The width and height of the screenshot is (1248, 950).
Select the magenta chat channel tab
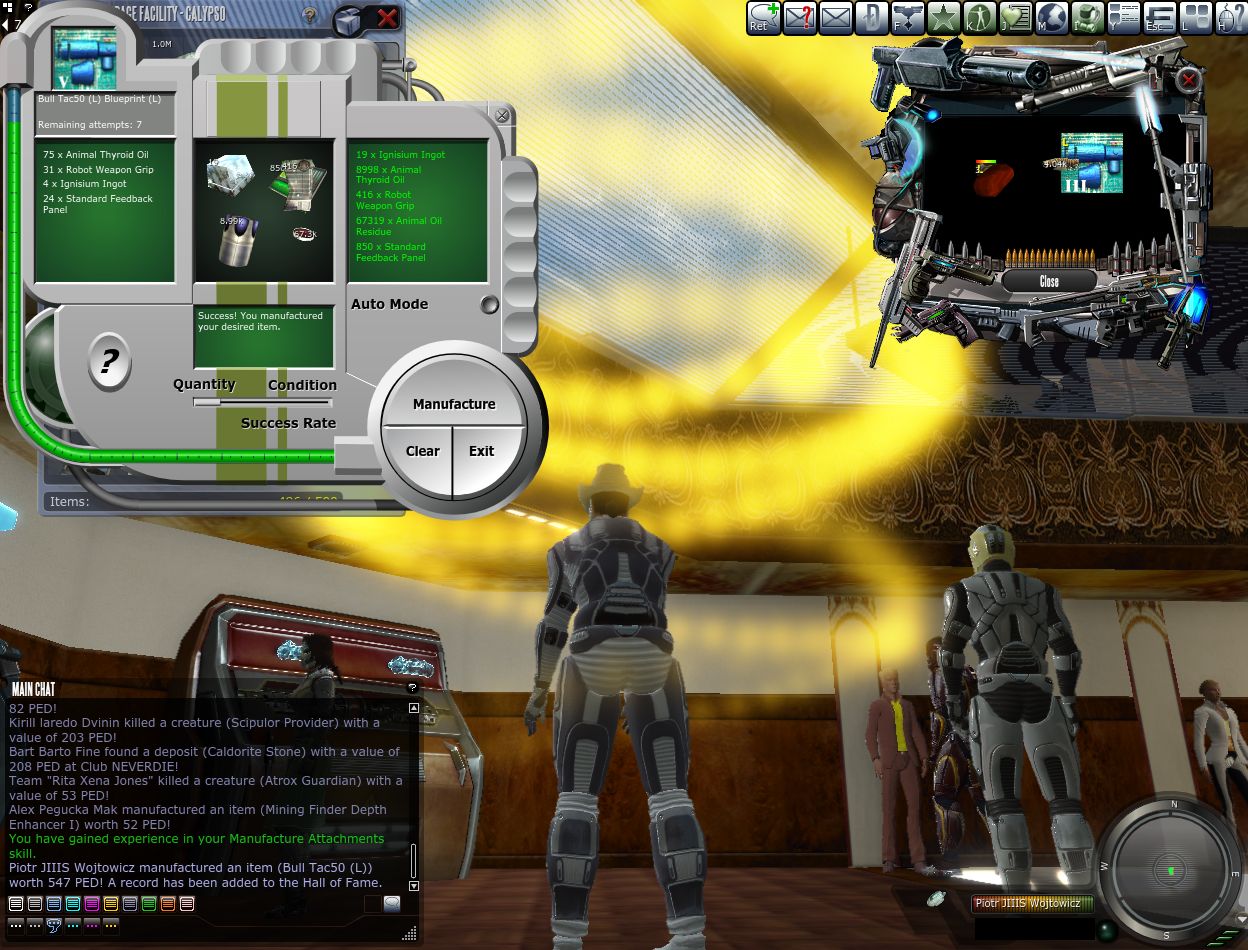point(92,904)
